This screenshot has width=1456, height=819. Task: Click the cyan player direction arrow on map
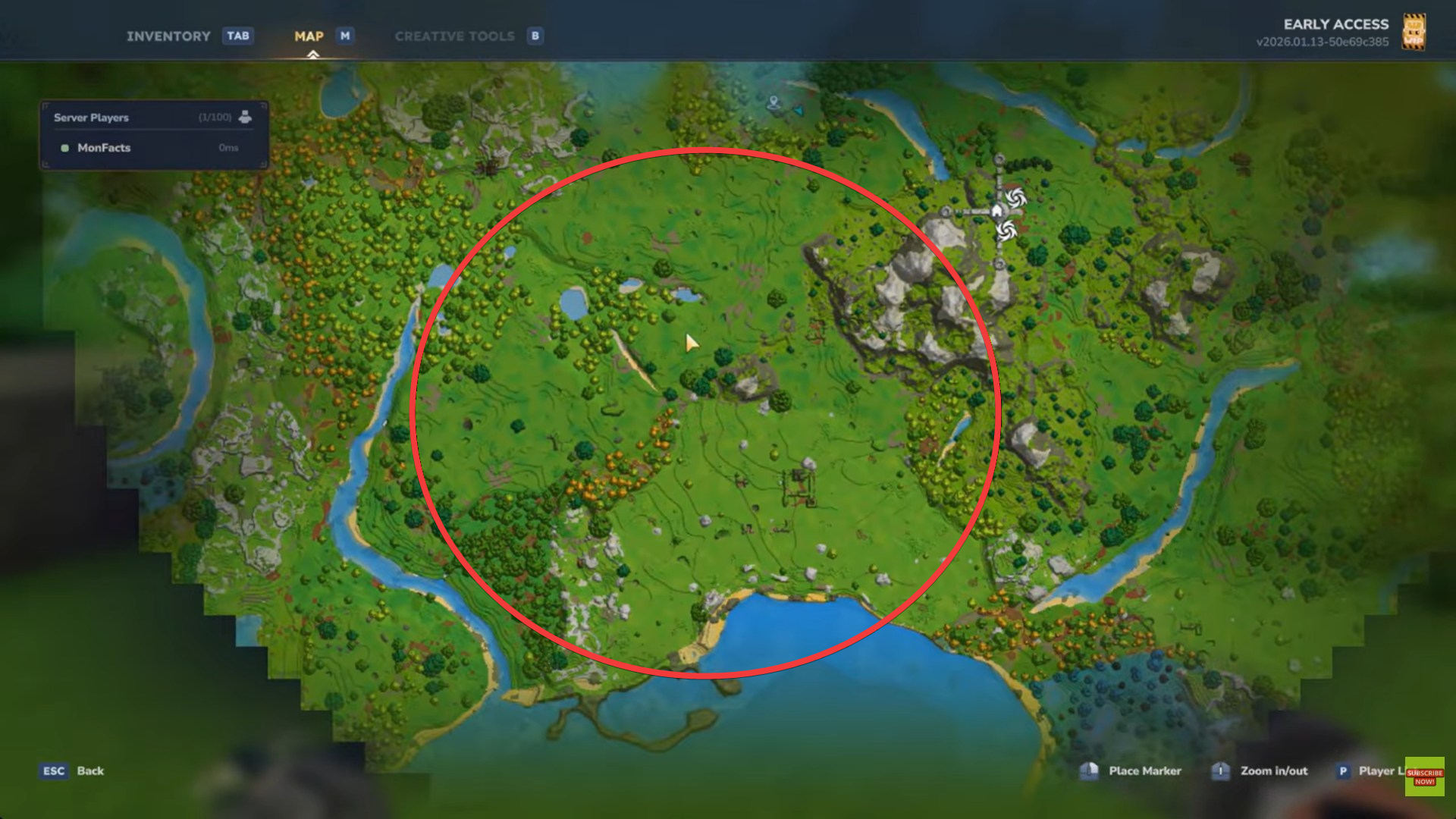pos(799,110)
